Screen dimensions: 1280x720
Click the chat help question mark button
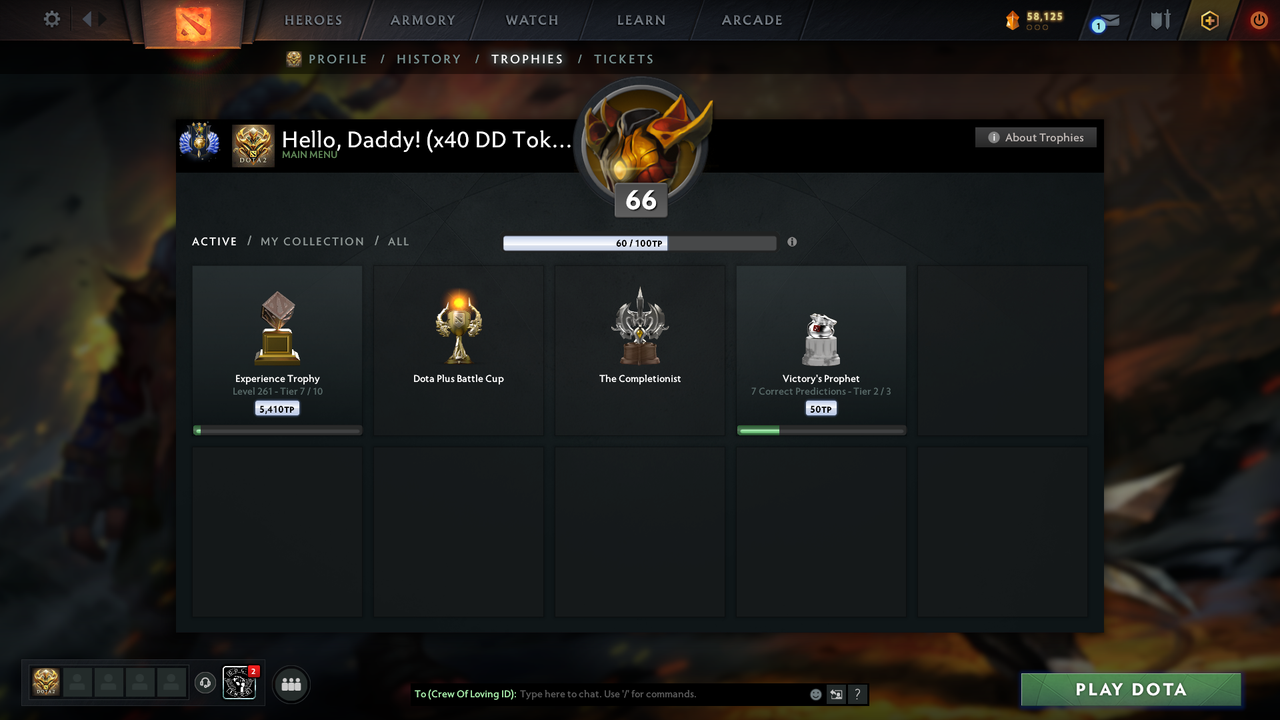(857, 693)
